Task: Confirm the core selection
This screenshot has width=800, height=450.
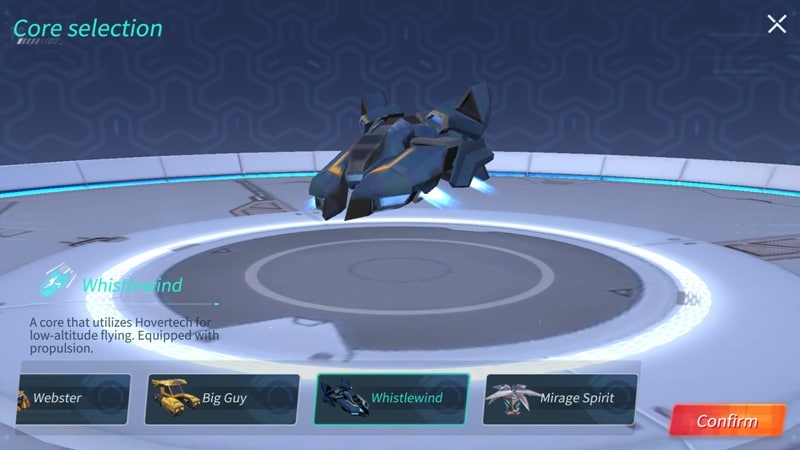Action: pos(727,420)
